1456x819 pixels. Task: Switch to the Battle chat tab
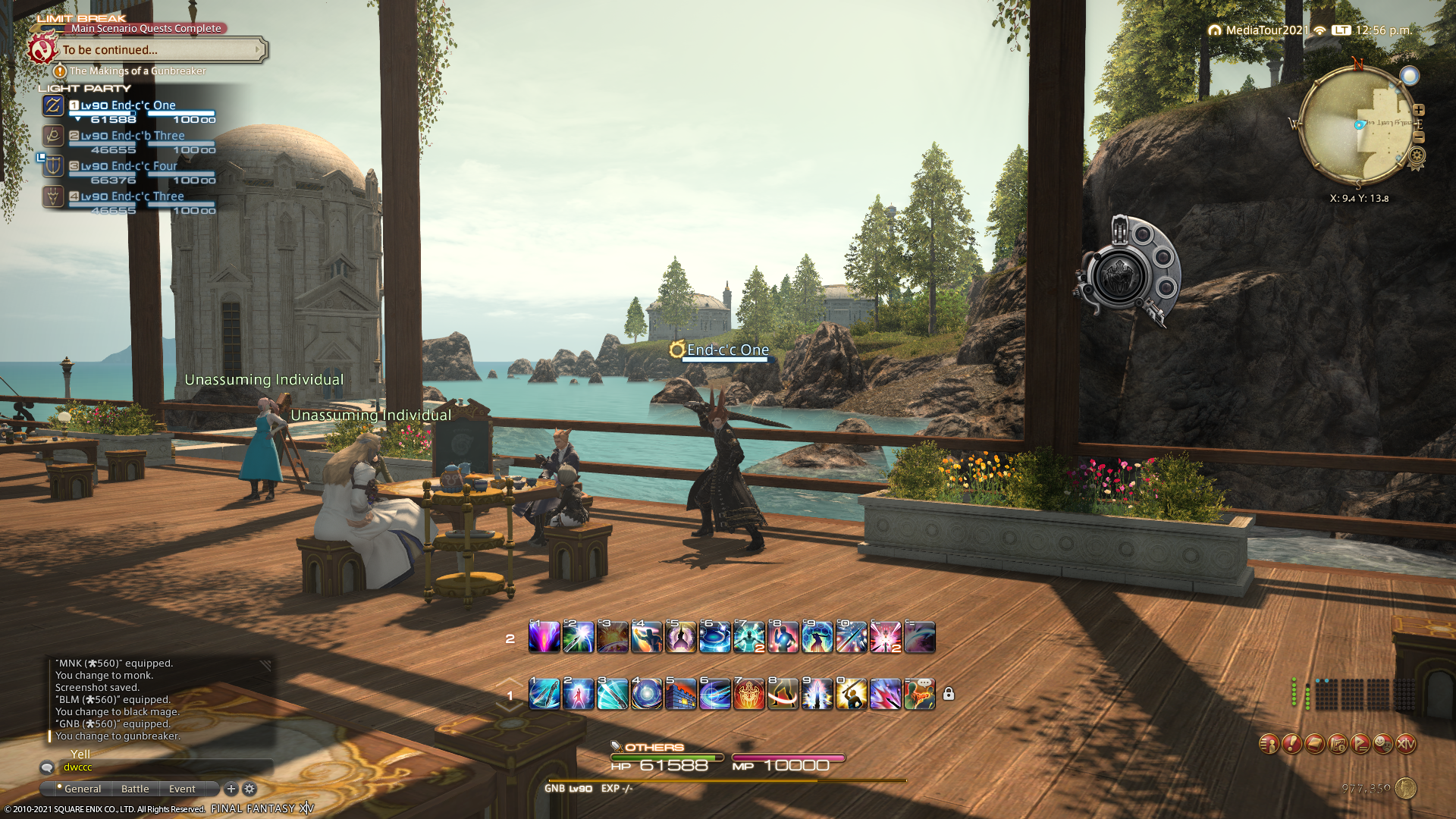coord(135,789)
